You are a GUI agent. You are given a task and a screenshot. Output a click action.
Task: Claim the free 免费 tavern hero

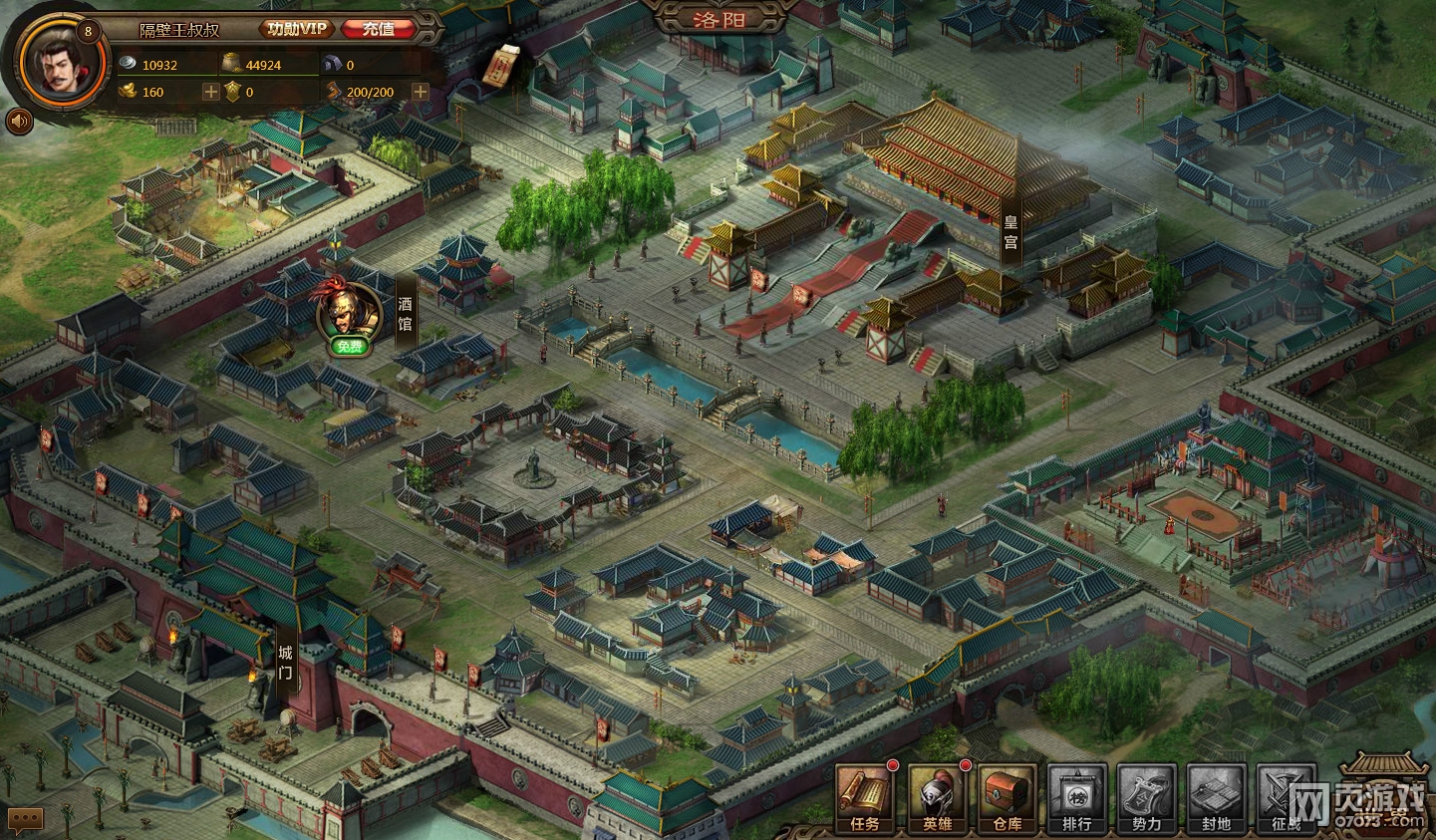pos(349,346)
